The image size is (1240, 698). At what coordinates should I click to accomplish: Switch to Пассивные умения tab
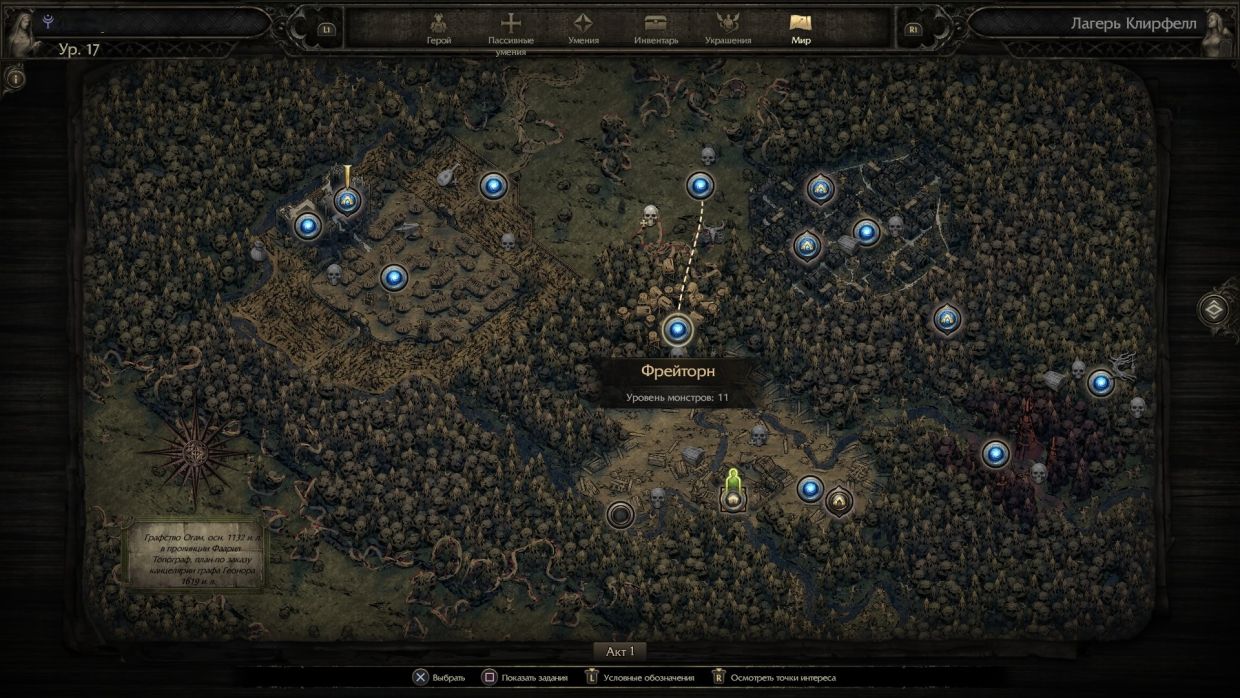coord(511,30)
